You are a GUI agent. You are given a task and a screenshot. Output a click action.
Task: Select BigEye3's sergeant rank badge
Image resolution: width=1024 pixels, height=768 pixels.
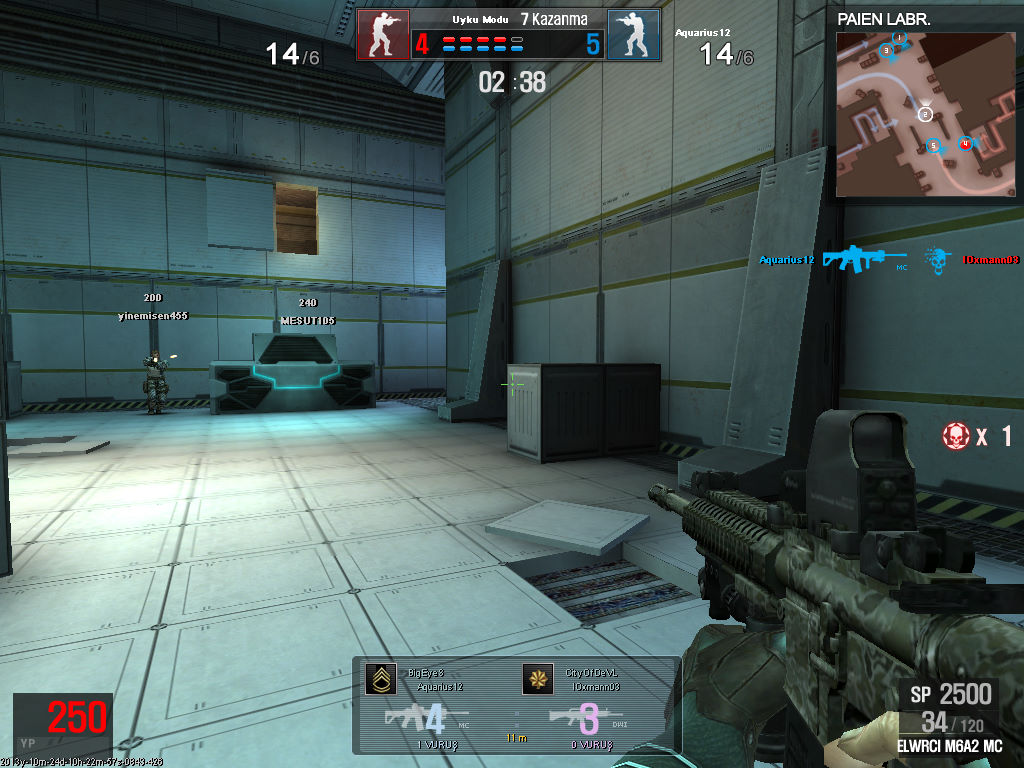(381, 679)
